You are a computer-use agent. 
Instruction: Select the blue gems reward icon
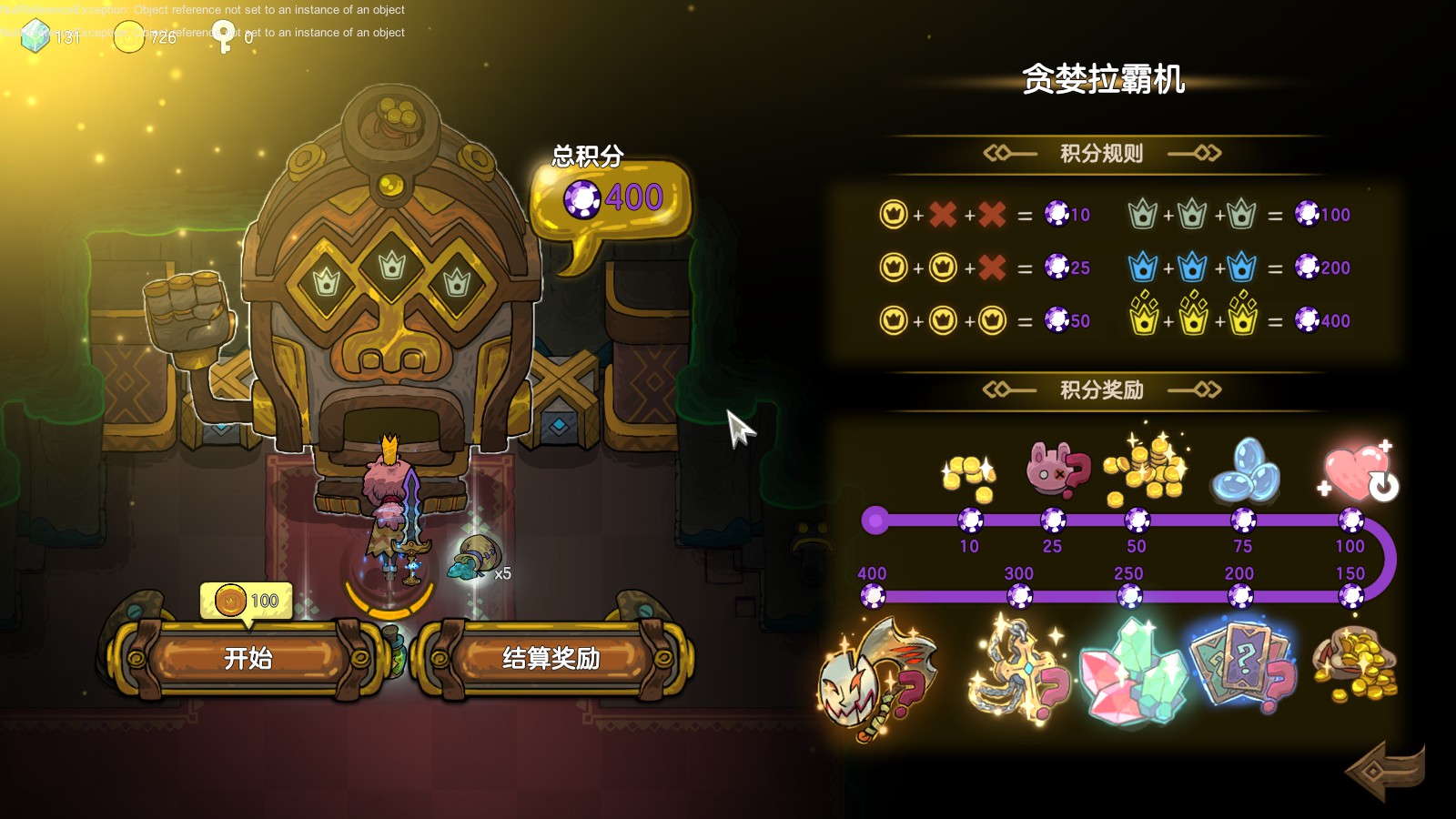click(1244, 470)
